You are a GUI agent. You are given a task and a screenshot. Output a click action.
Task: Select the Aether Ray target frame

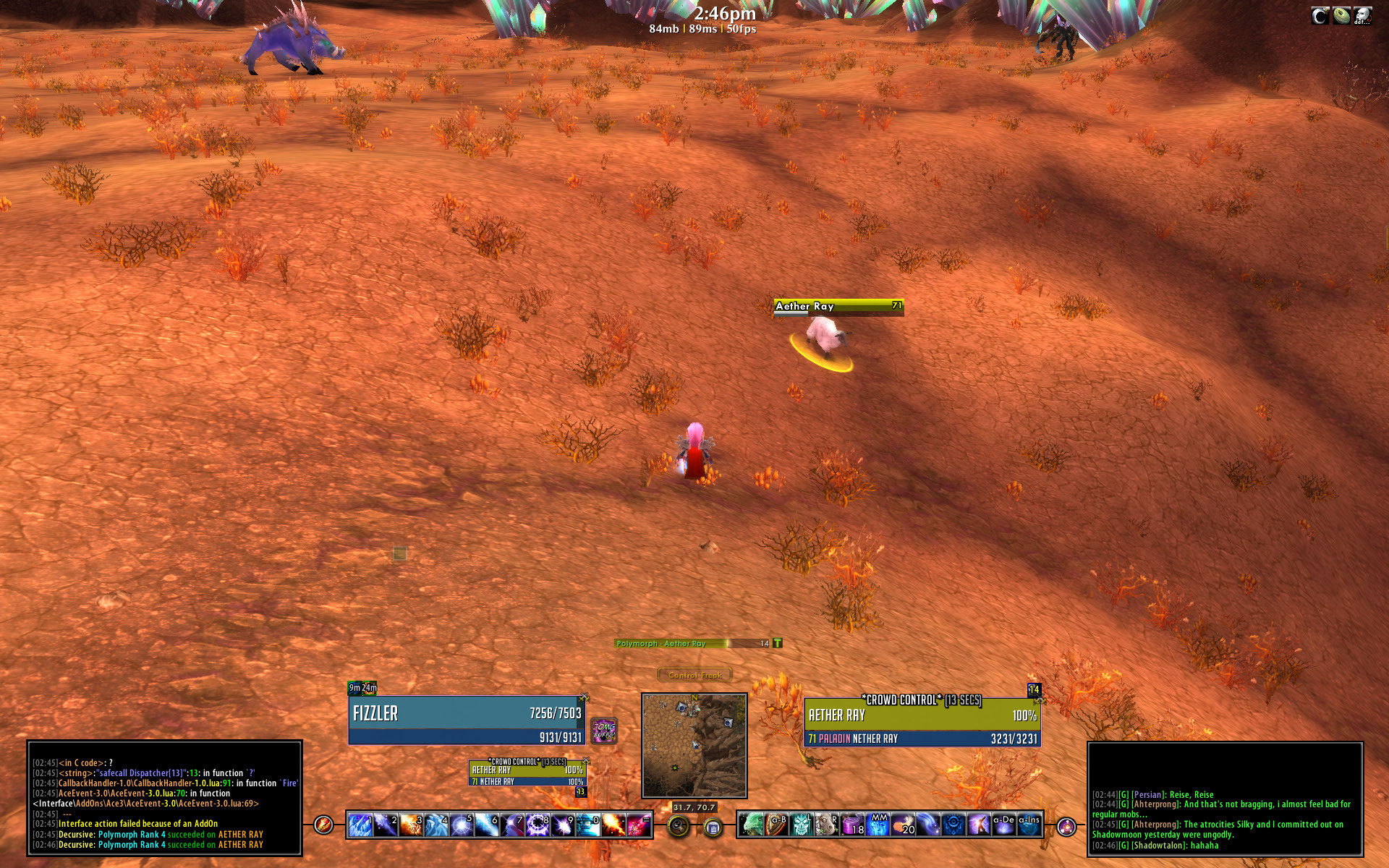[x=922, y=723]
